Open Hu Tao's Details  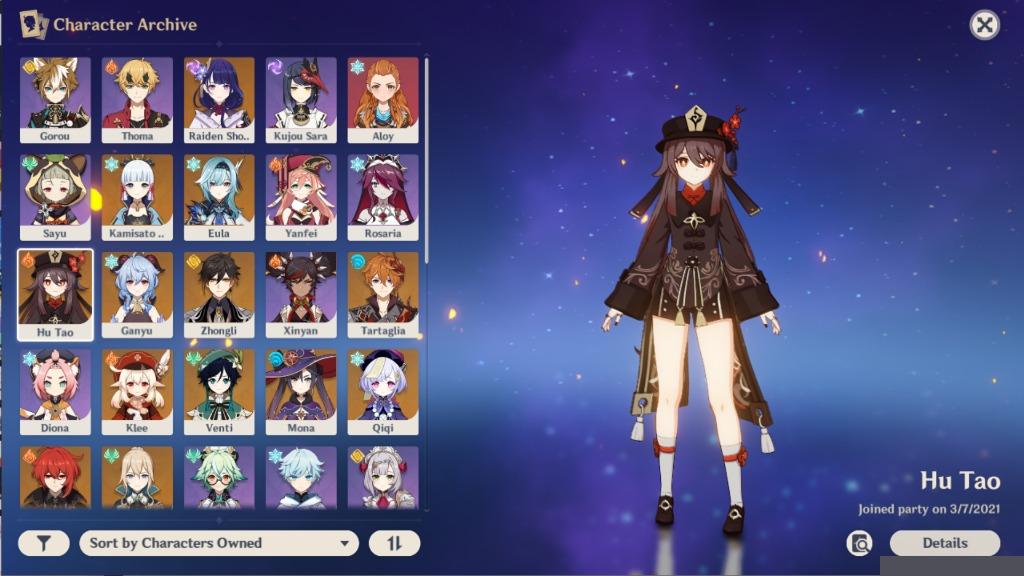point(944,543)
